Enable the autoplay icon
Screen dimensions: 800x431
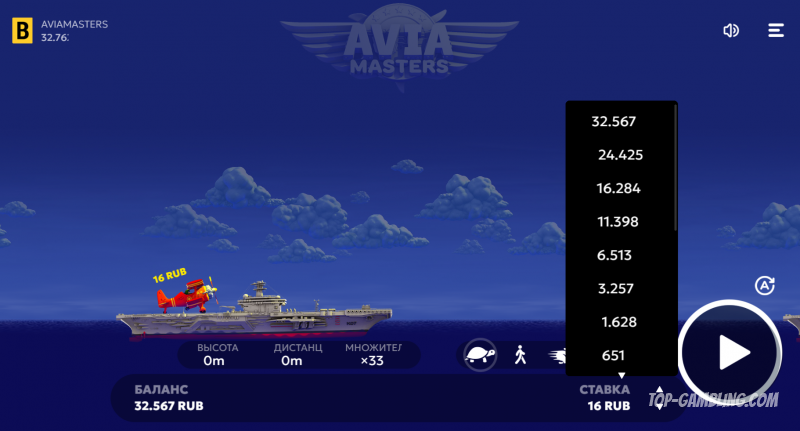(x=765, y=285)
